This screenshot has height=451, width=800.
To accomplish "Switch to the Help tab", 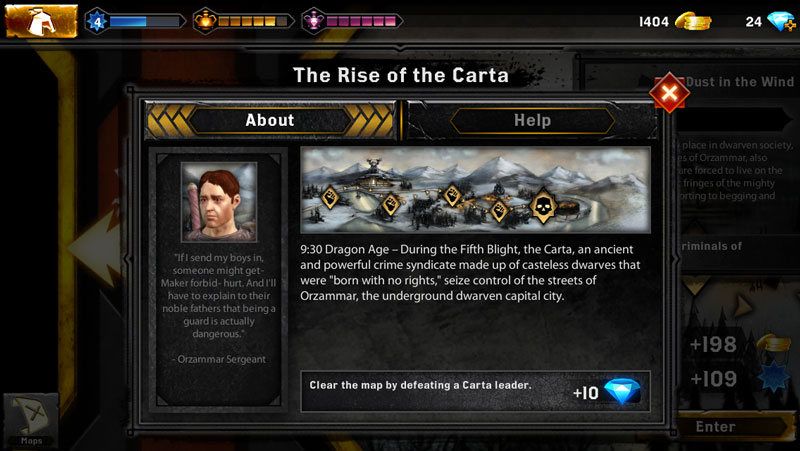I will (x=532, y=120).
